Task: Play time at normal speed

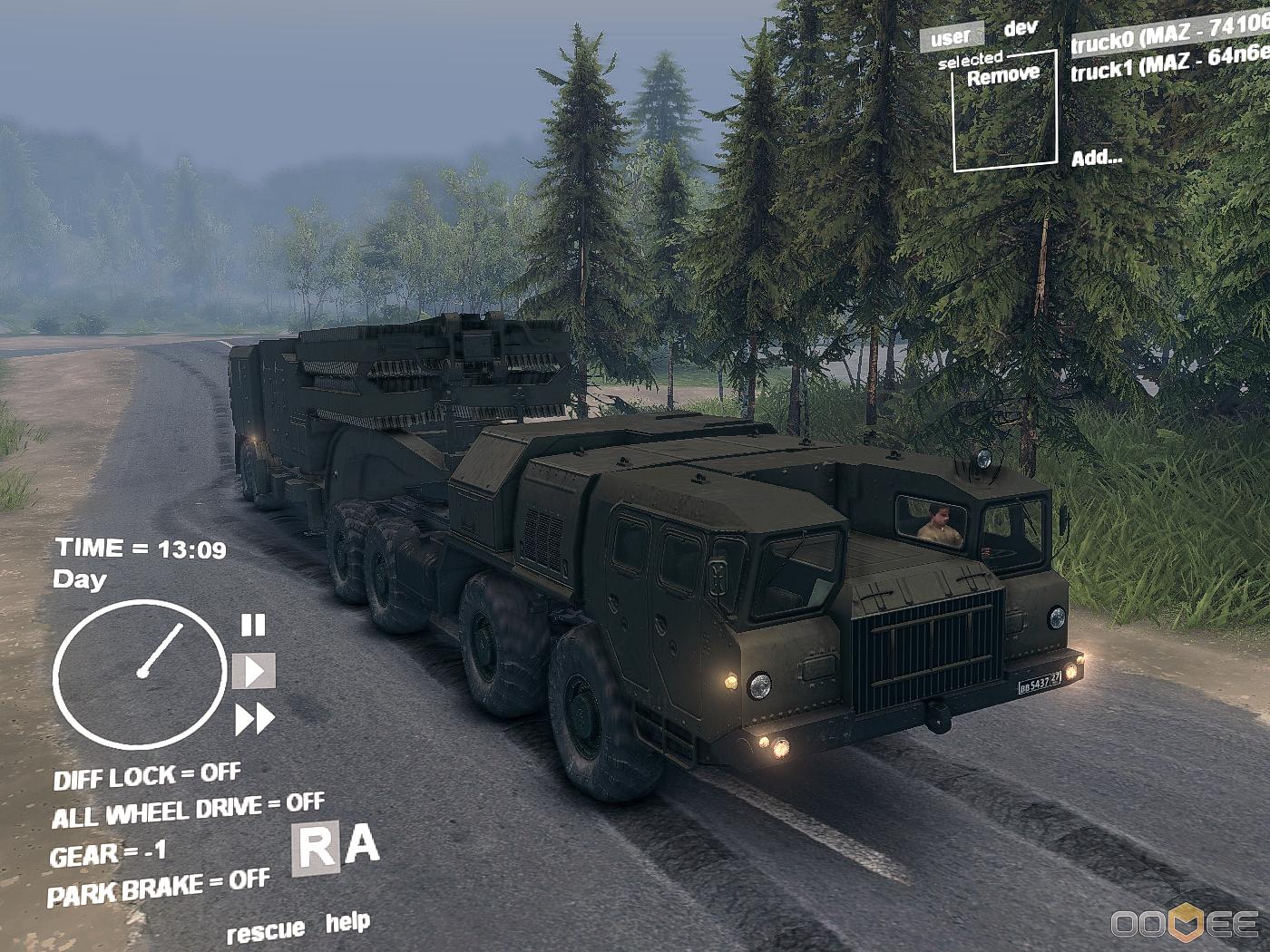Action: coord(254,671)
